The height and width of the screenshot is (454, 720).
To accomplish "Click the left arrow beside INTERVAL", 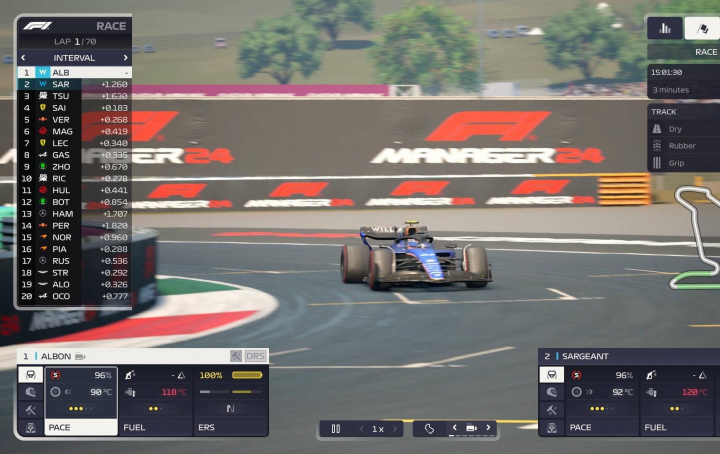I will click(23, 58).
